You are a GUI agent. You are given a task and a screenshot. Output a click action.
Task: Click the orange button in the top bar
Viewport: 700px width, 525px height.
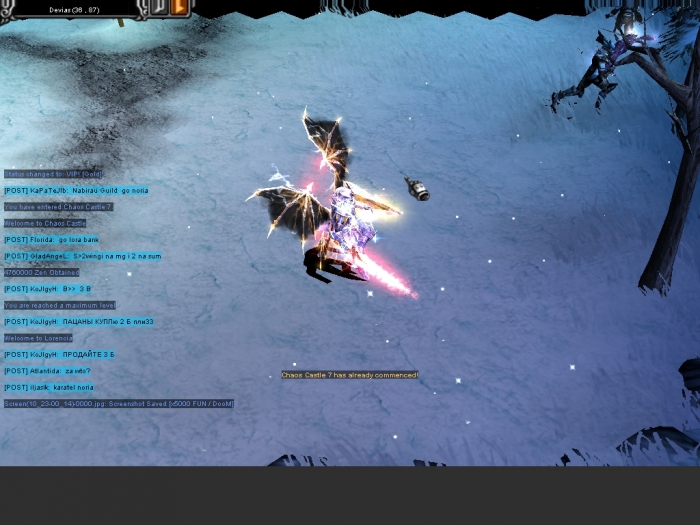[x=181, y=7]
